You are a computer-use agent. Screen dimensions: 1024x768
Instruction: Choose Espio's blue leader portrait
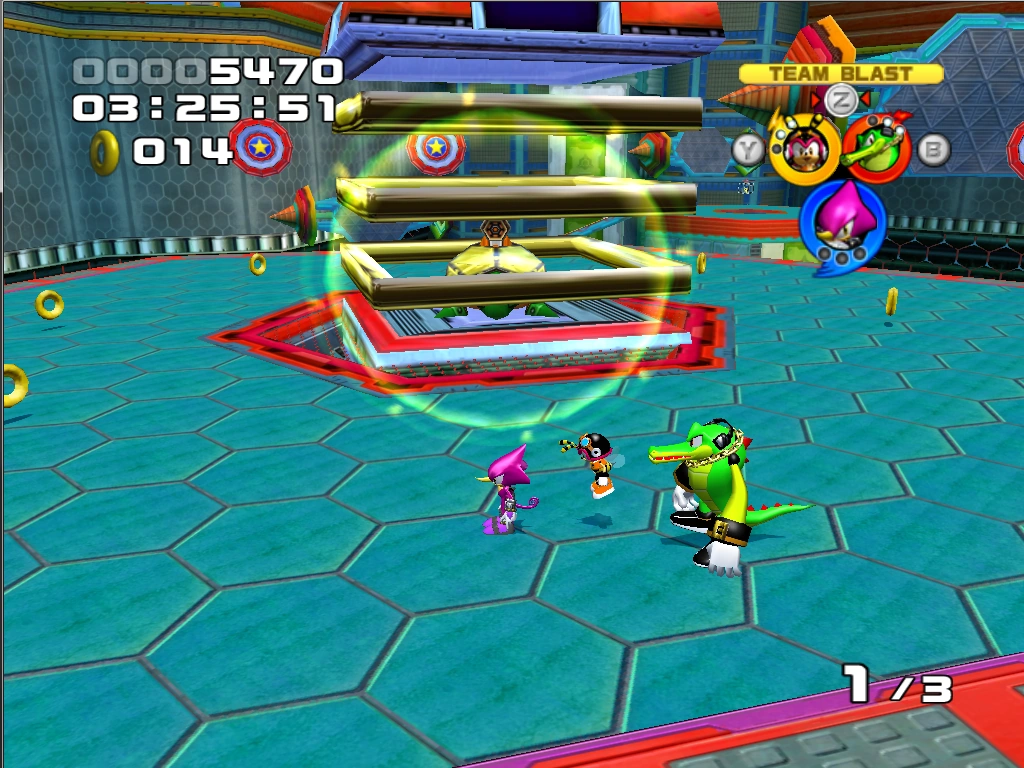(841, 221)
